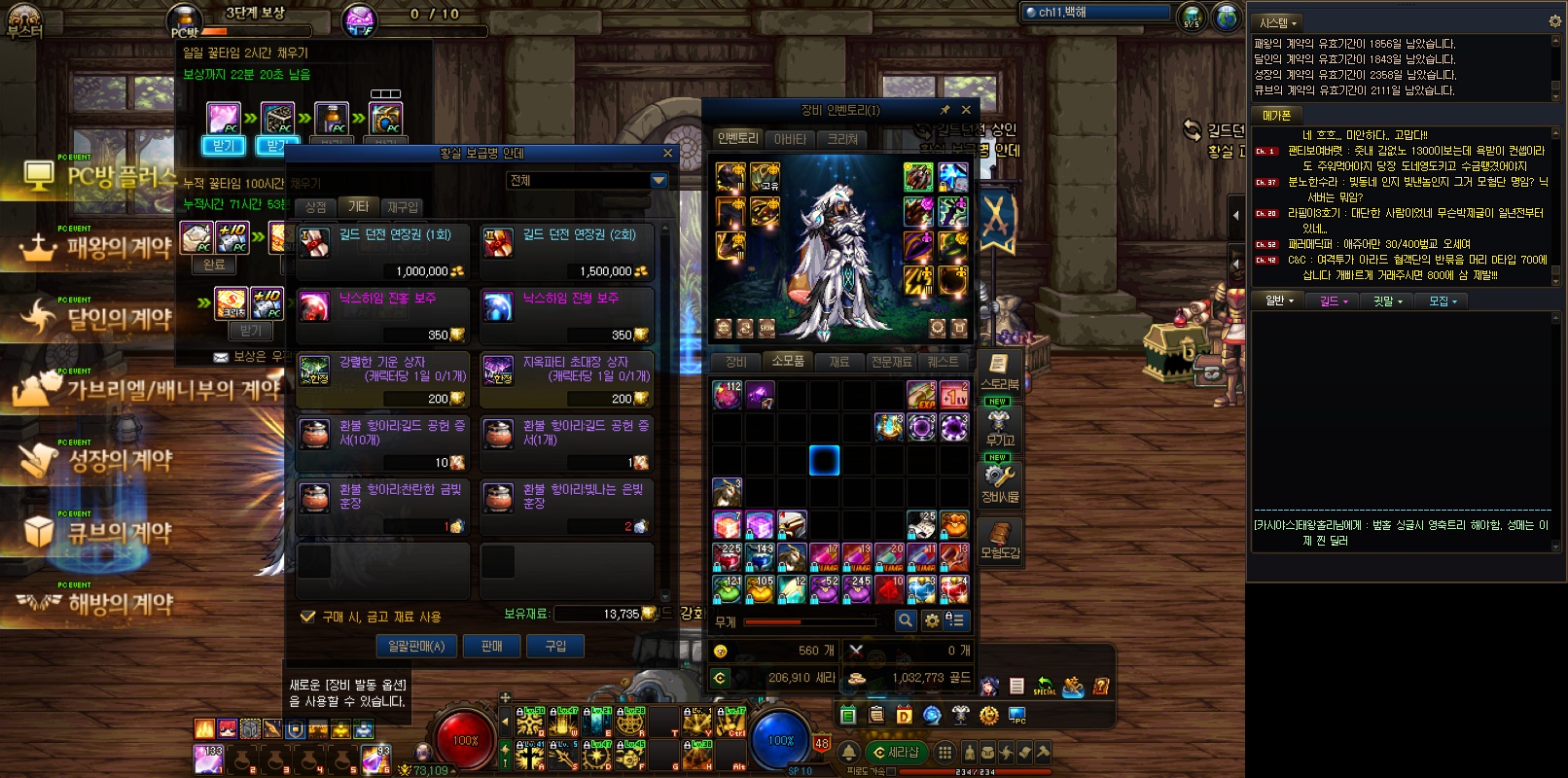
Task: Open the 재구입 repurchase tab
Action: click(x=403, y=207)
